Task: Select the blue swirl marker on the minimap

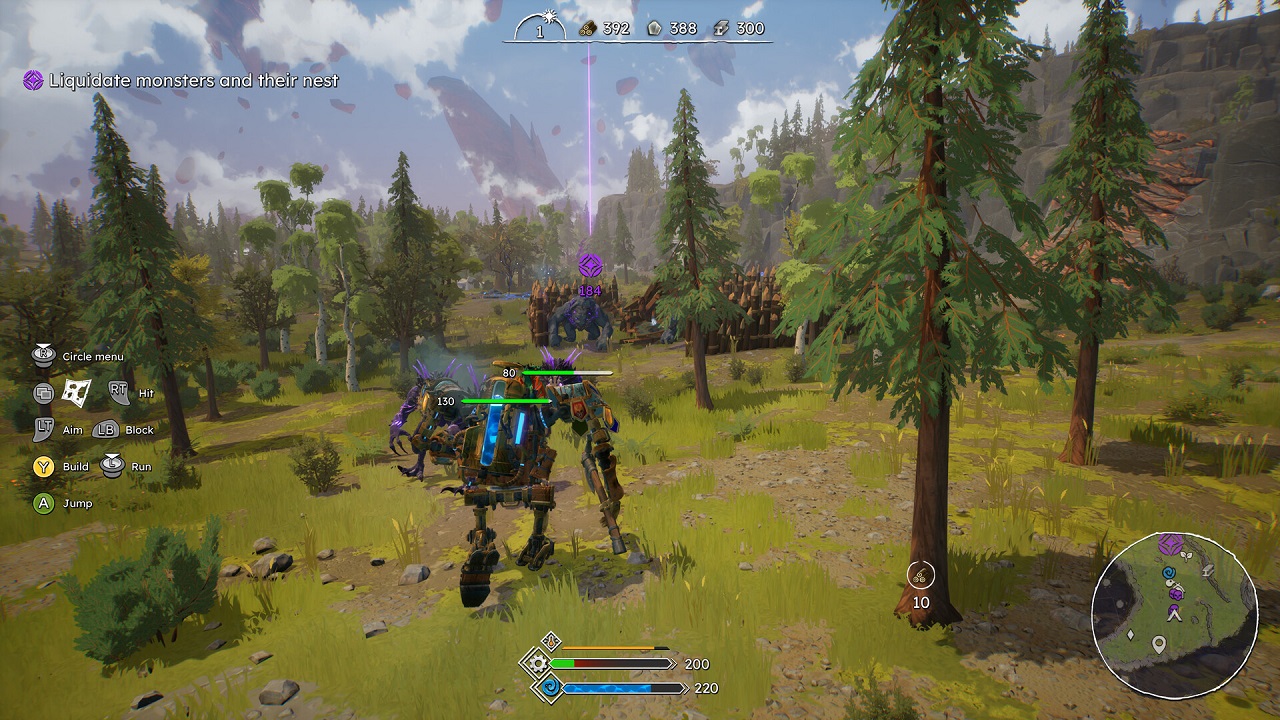Action: click(1168, 574)
